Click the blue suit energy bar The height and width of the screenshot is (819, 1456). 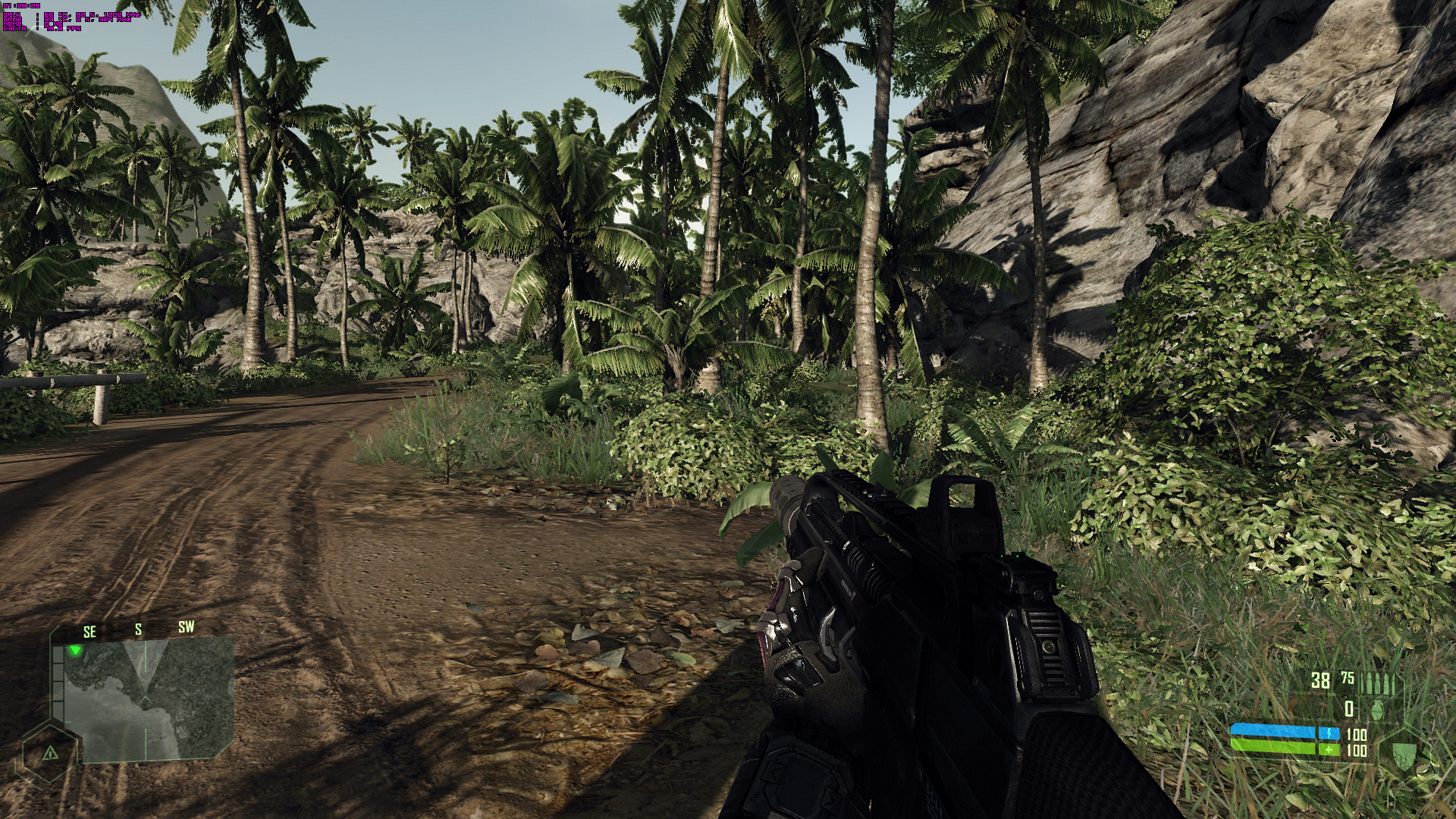tap(1273, 731)
